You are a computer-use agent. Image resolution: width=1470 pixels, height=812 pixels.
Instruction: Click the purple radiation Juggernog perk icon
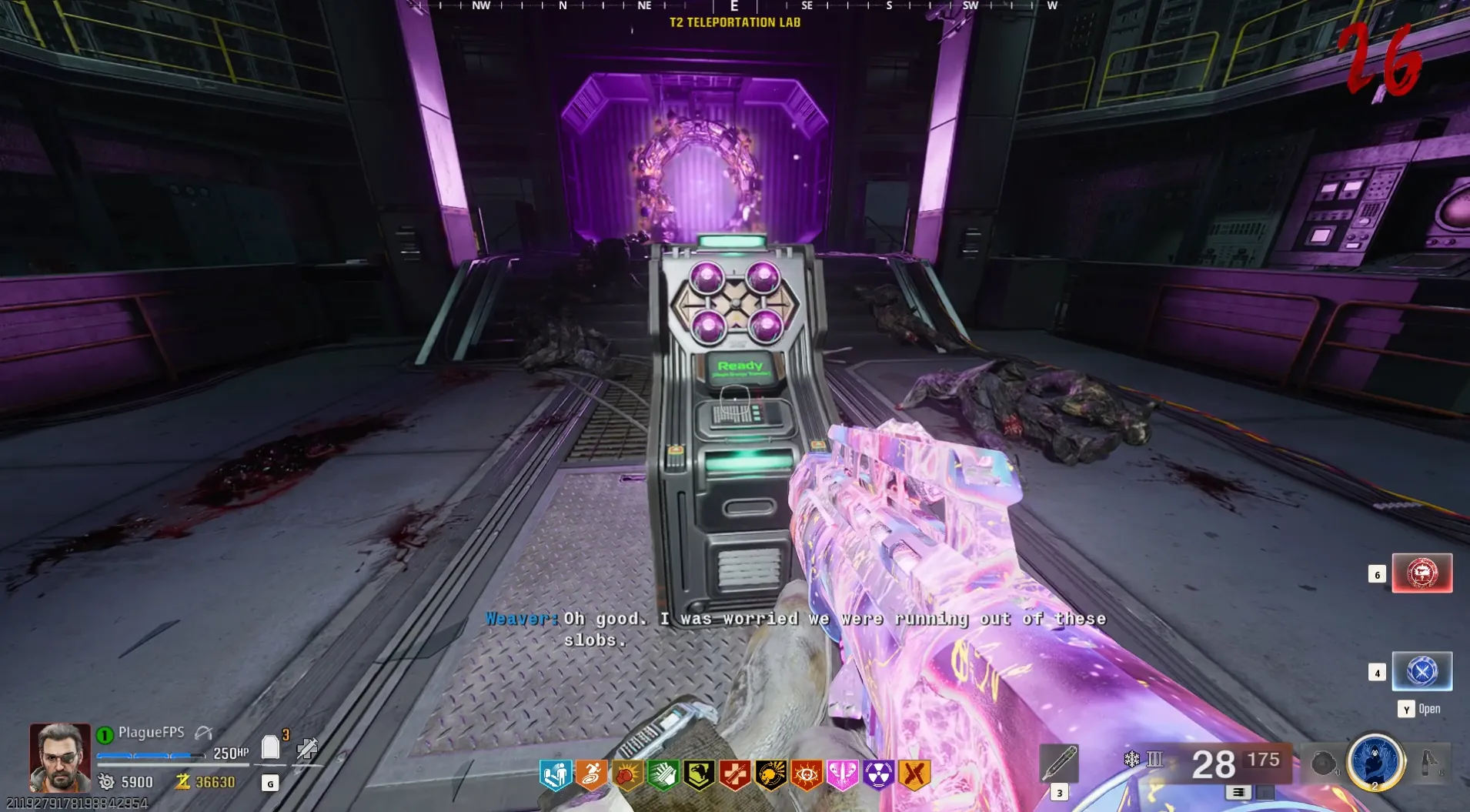pyautogui.click(x=878, y=775)
